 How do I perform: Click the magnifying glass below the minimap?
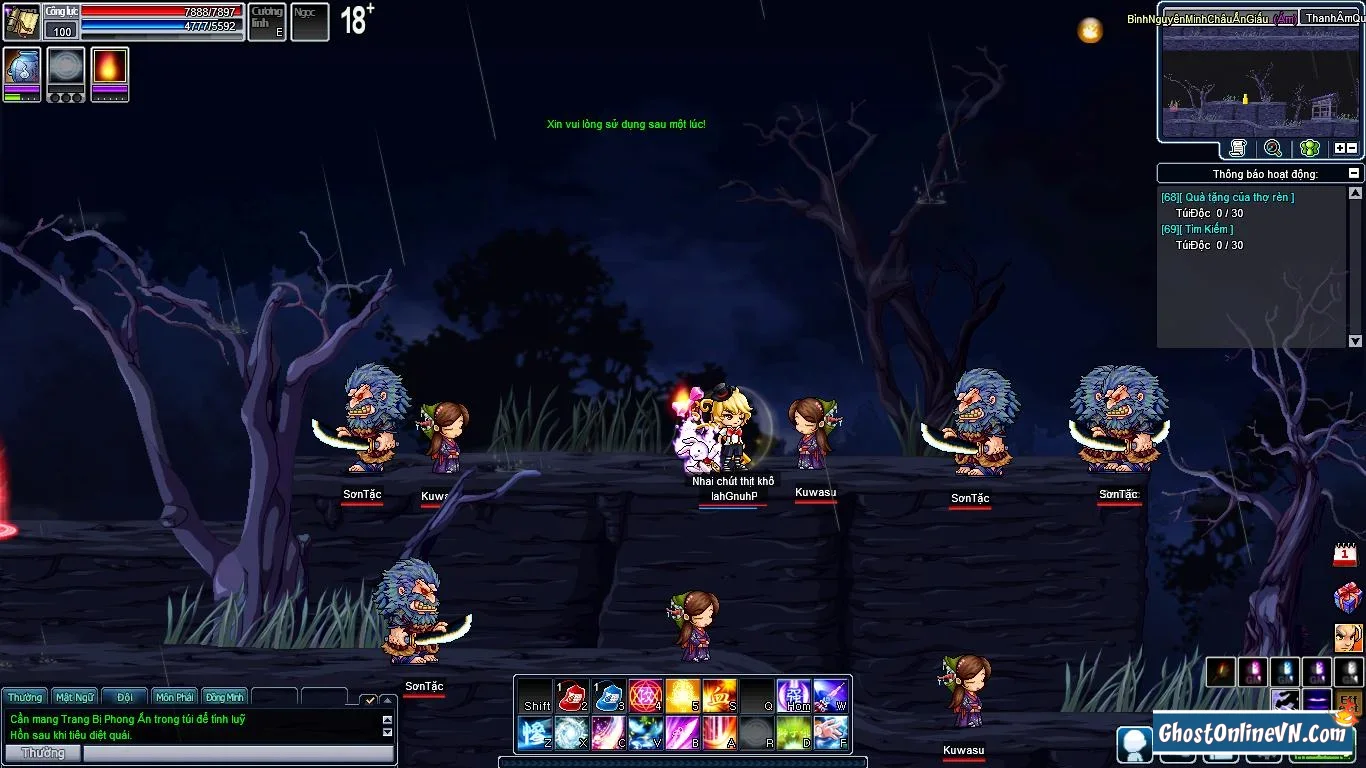[x=1273, y=148]
